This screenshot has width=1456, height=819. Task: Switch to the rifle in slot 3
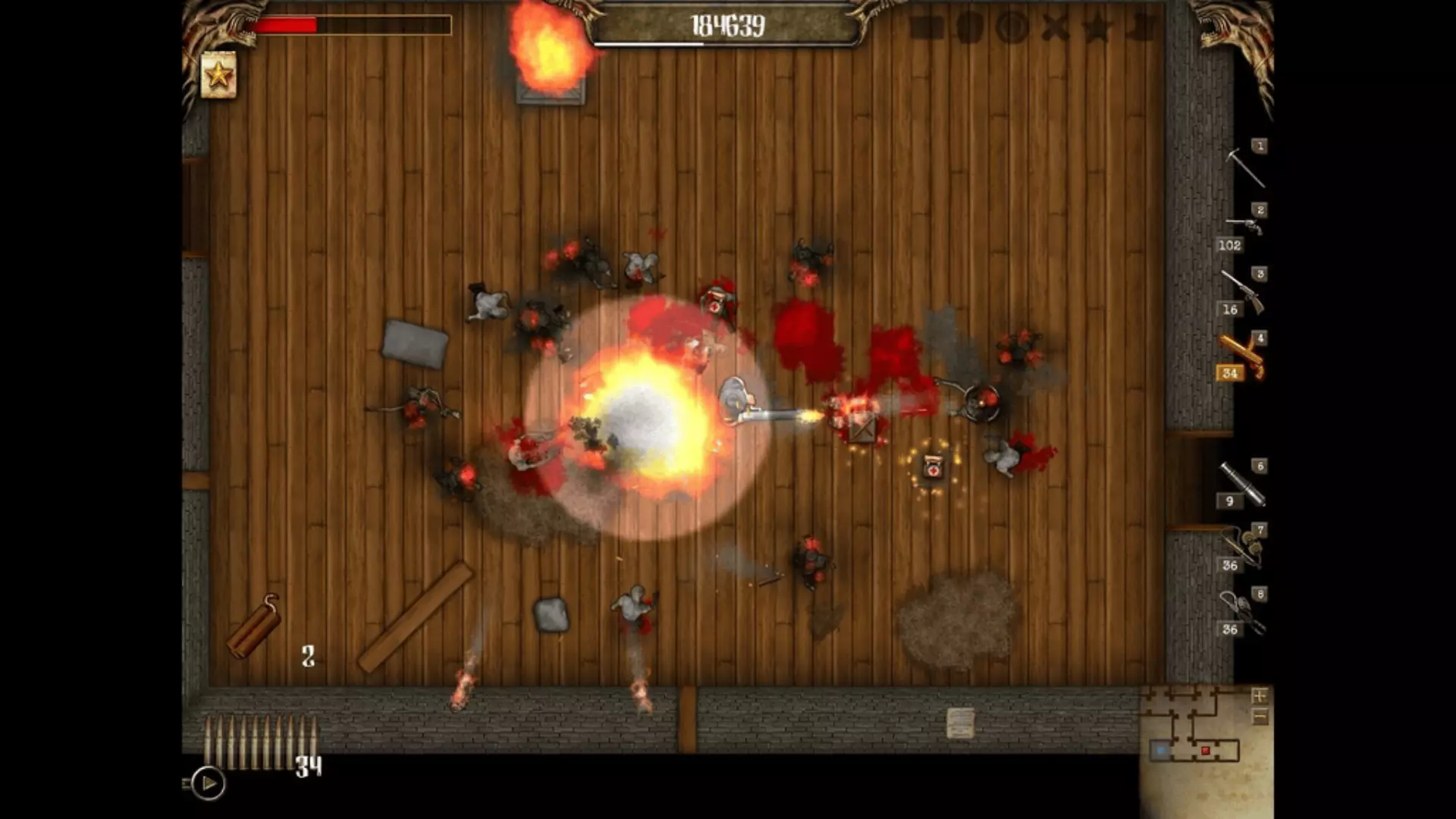[1244, 291]
